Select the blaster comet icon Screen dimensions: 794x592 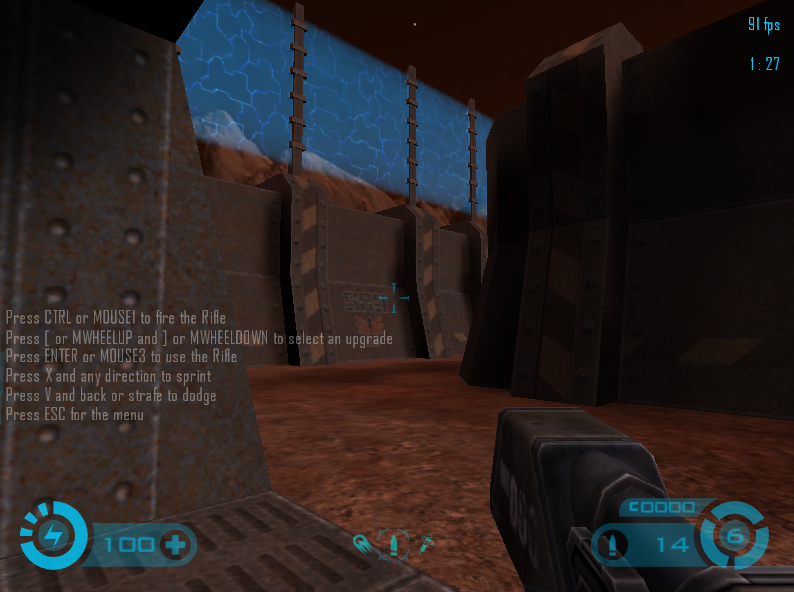(x=363, y=544)
